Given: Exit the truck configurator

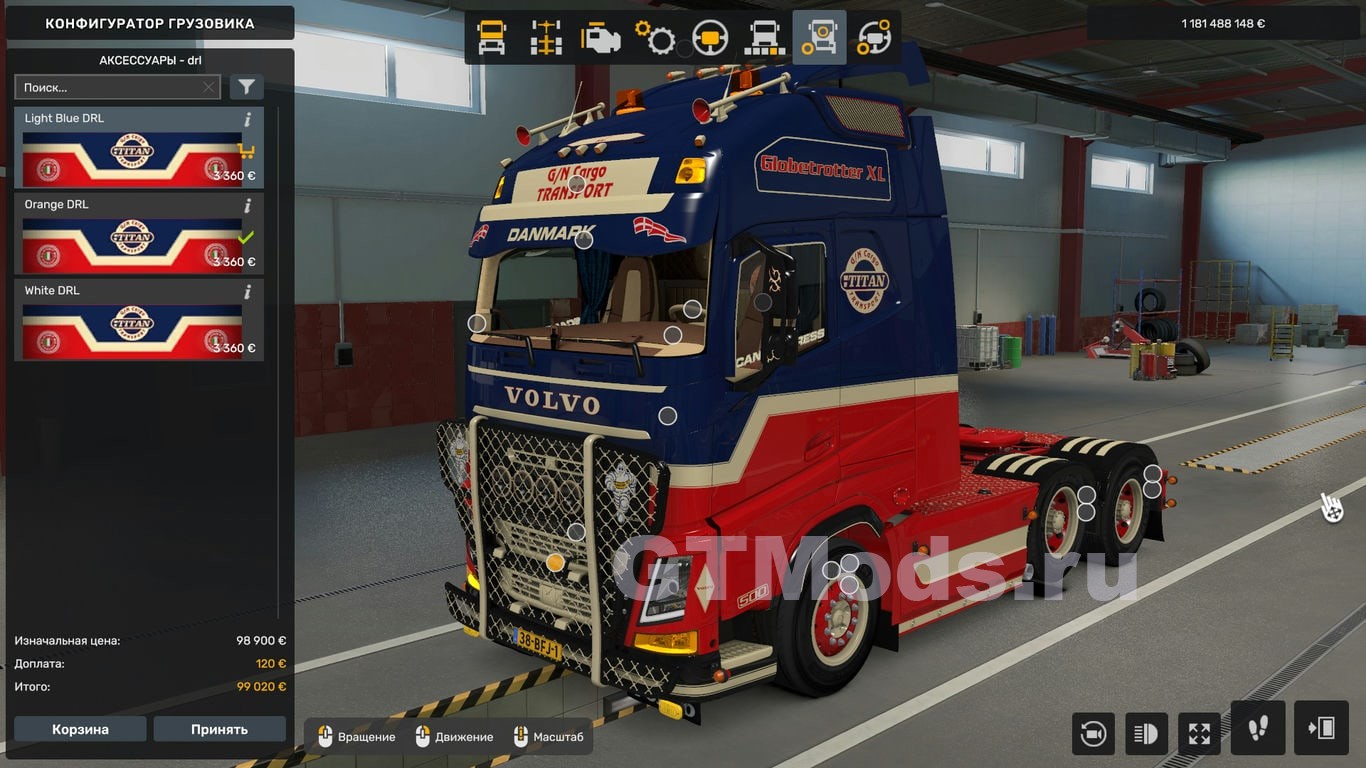Looking at the screenshot, I should click(x=1321, y=728).
